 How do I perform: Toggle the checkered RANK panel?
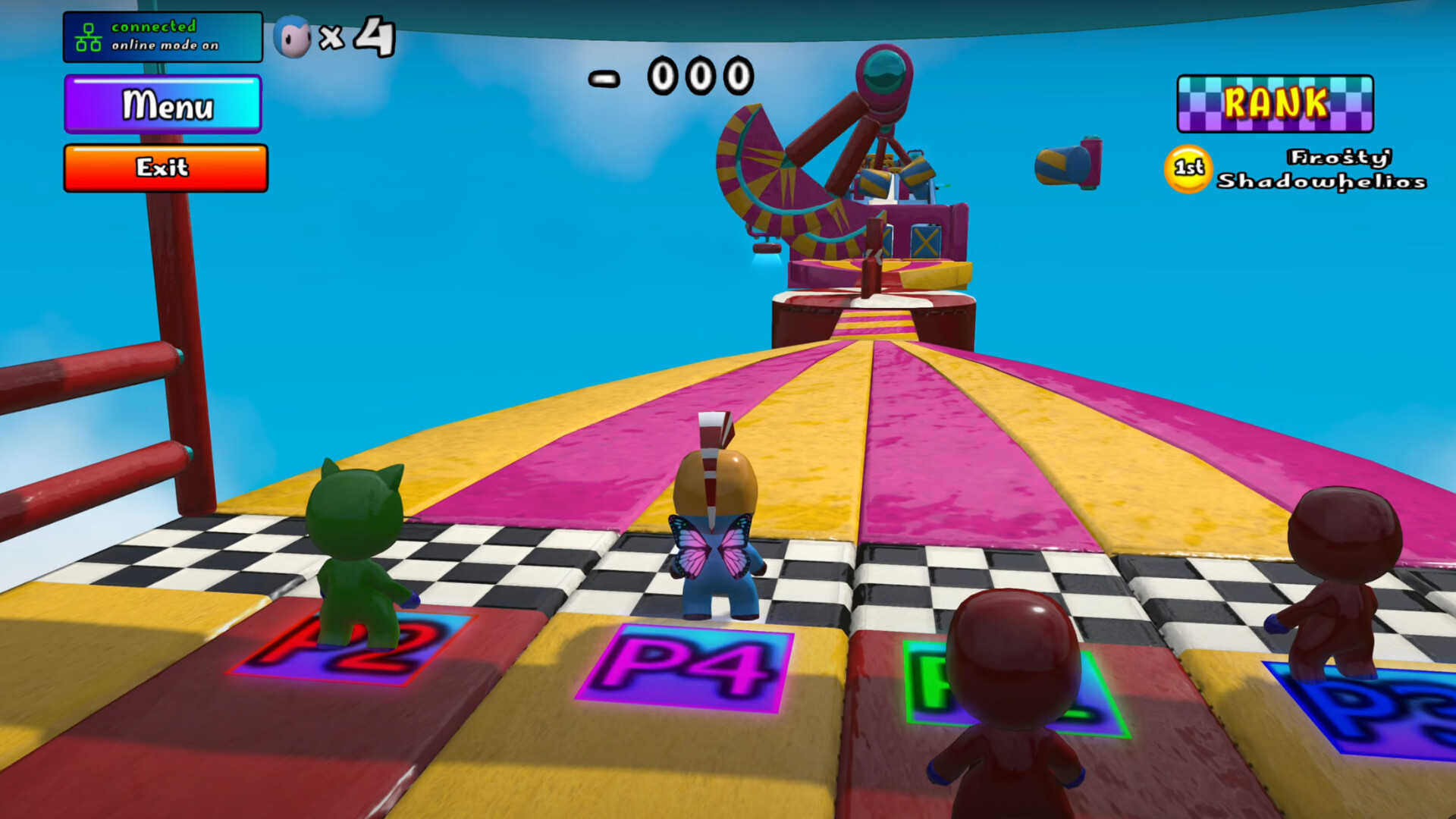pos(1275,103)
